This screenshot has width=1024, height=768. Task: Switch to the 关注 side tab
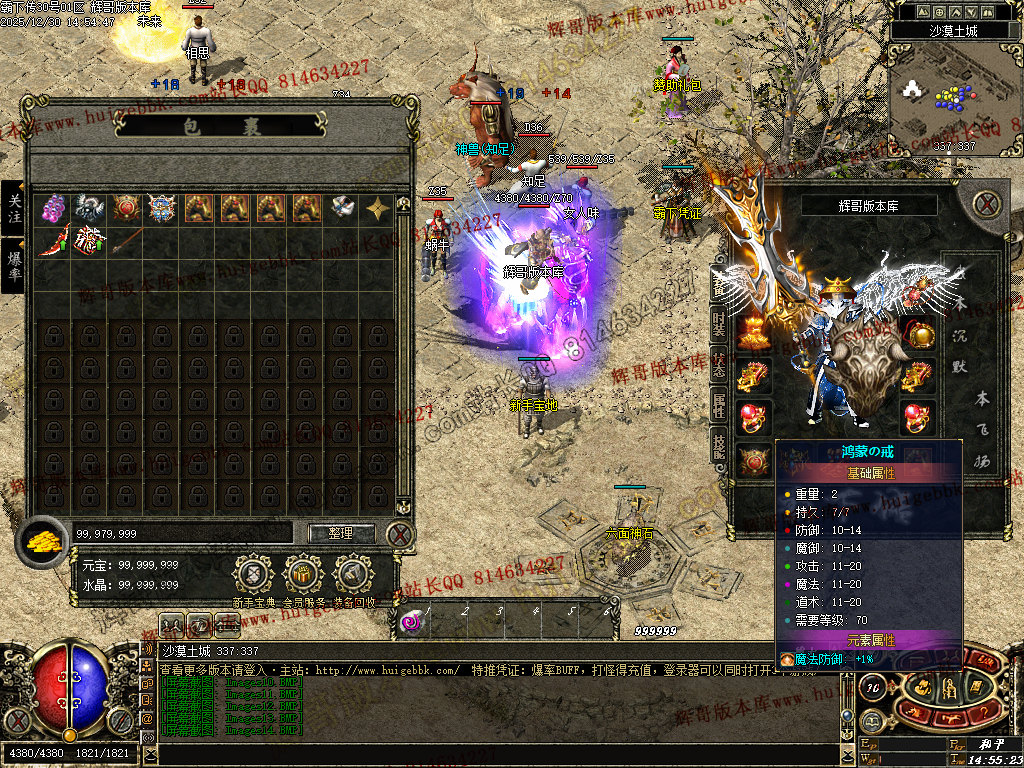pyautogui.click(x=14, y=208)
